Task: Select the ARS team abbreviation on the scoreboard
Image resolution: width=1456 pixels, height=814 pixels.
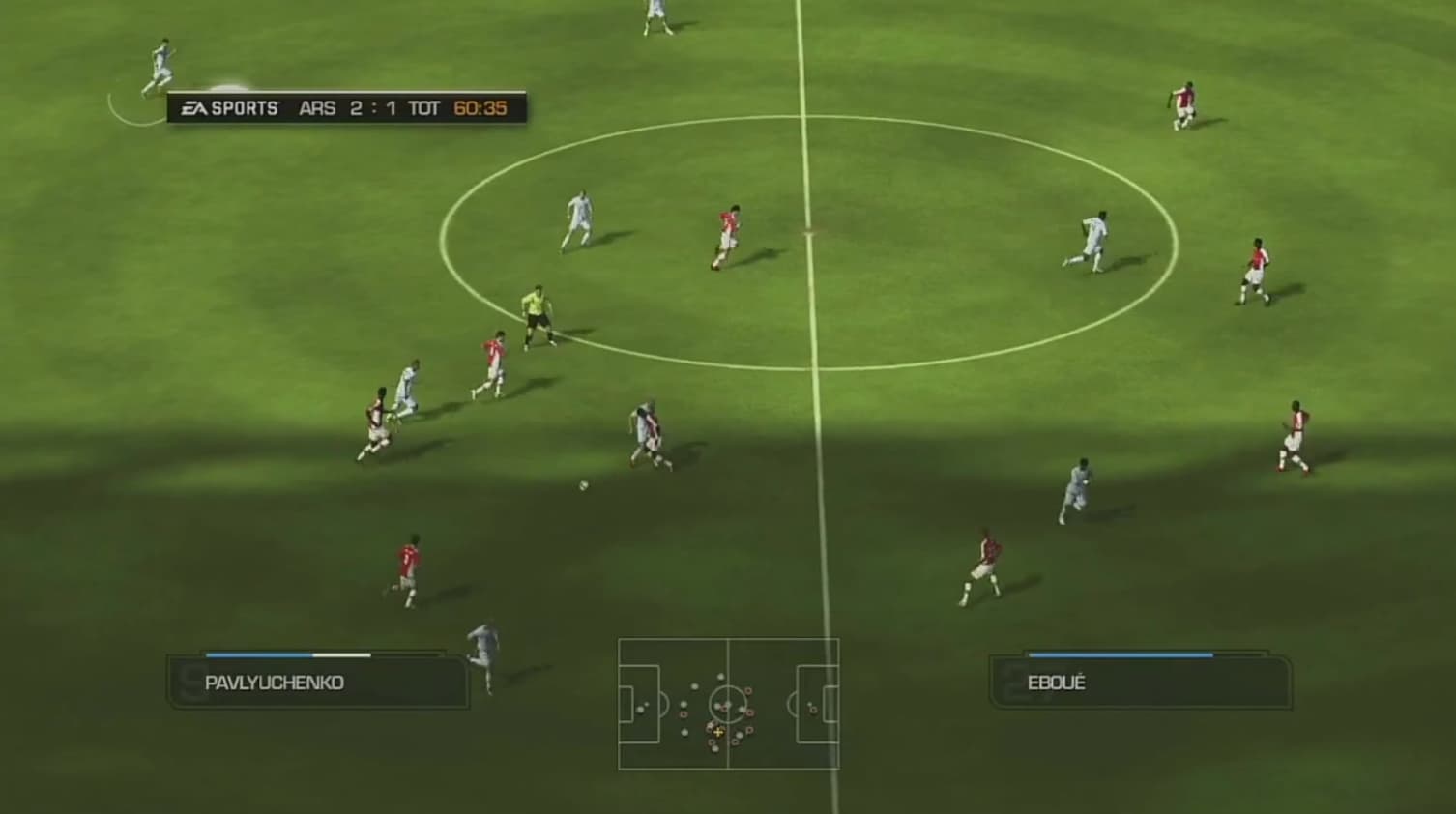Action: (x=319, y=109)
